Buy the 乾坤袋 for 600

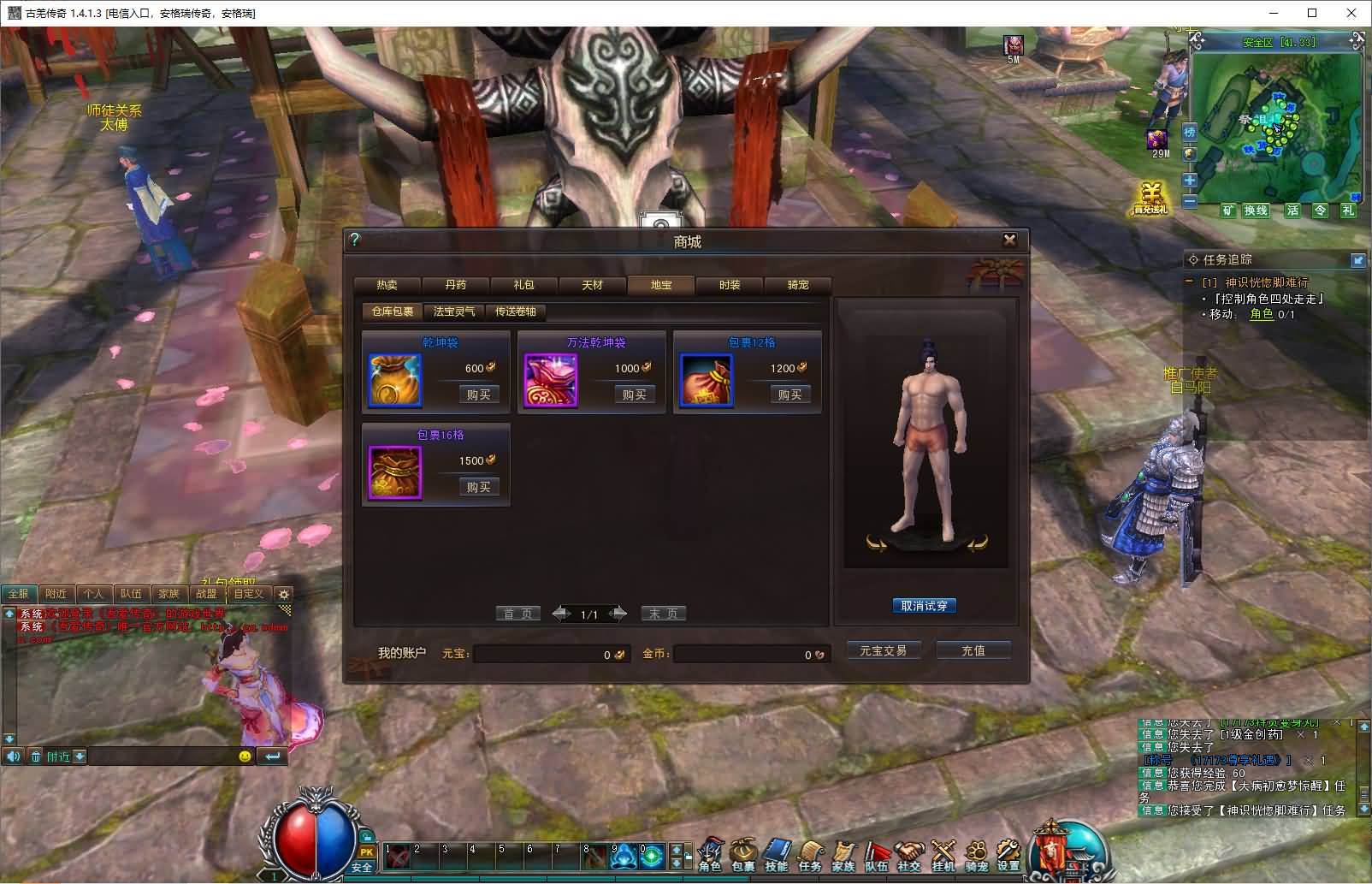pyautogui.click(x=478, y=395)
